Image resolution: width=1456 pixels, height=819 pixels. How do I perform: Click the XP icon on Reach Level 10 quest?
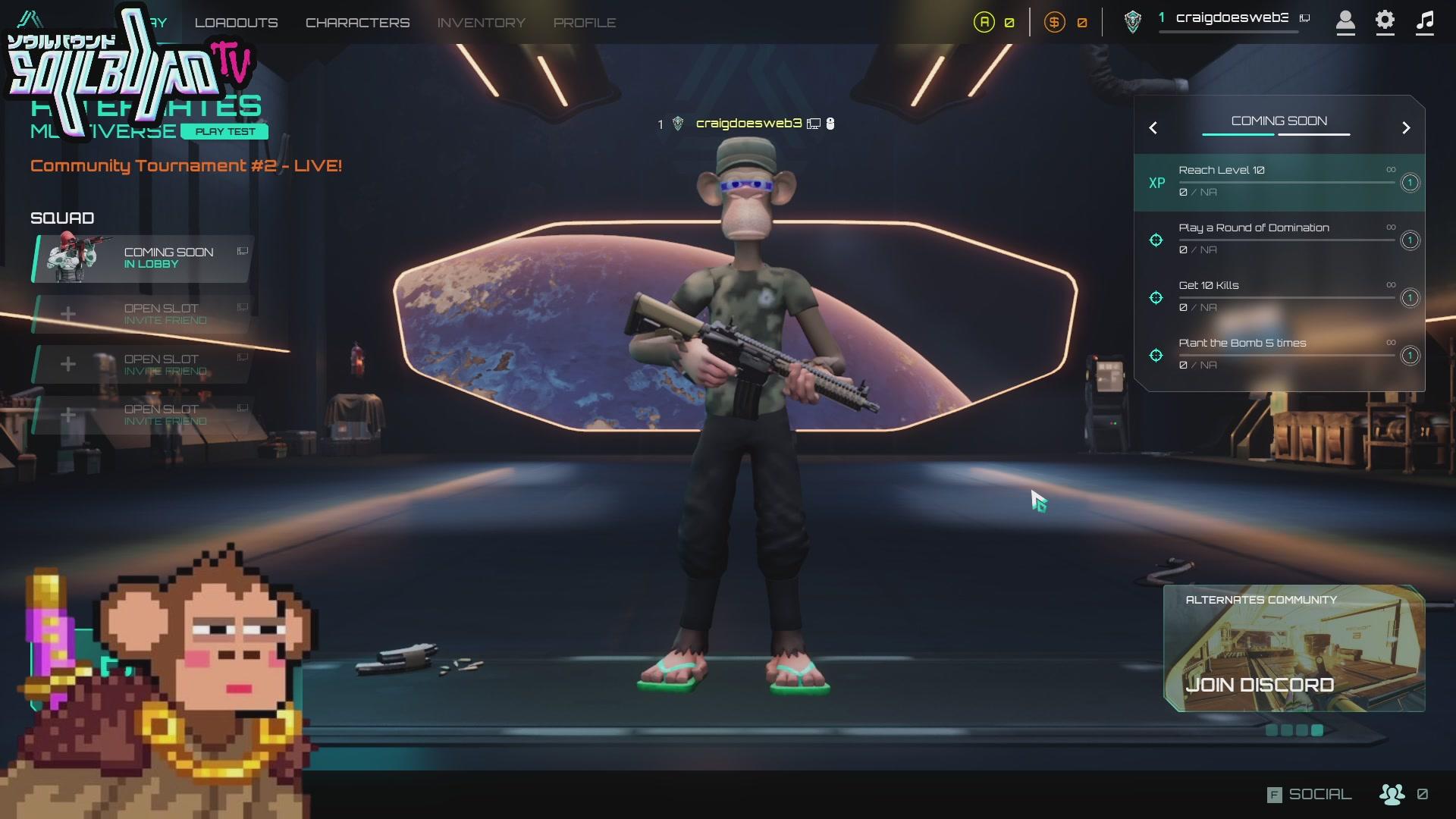(1156, 182)
